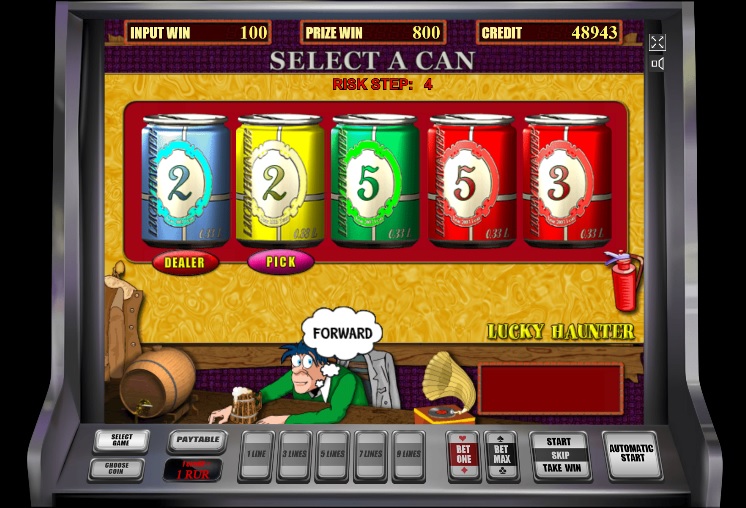Click the Start / Skip / Take Win button

[560, 455]
